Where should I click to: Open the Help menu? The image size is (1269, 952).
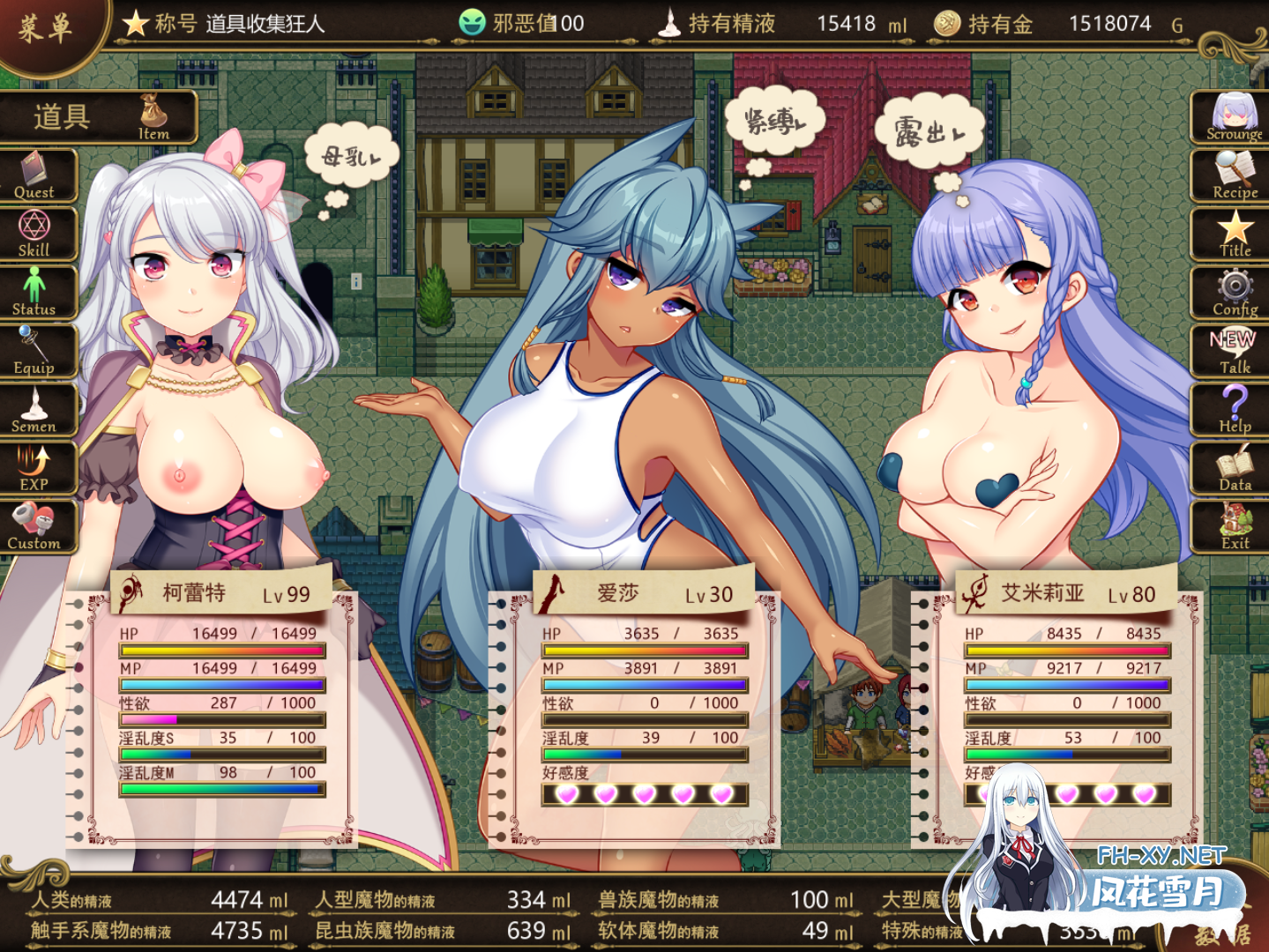coord(1233,411)
